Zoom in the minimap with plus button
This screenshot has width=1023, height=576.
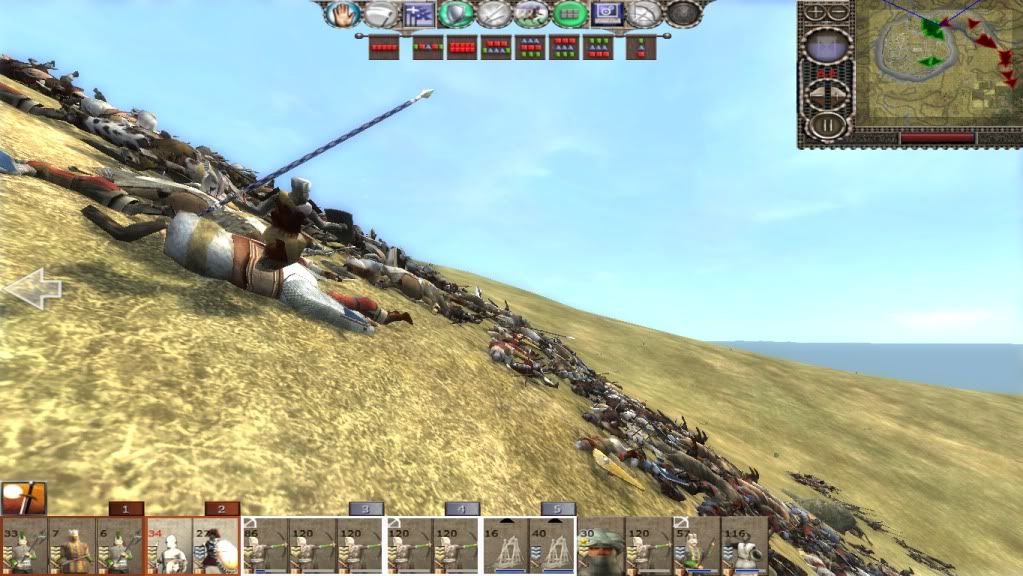click(x=817, y=13)
